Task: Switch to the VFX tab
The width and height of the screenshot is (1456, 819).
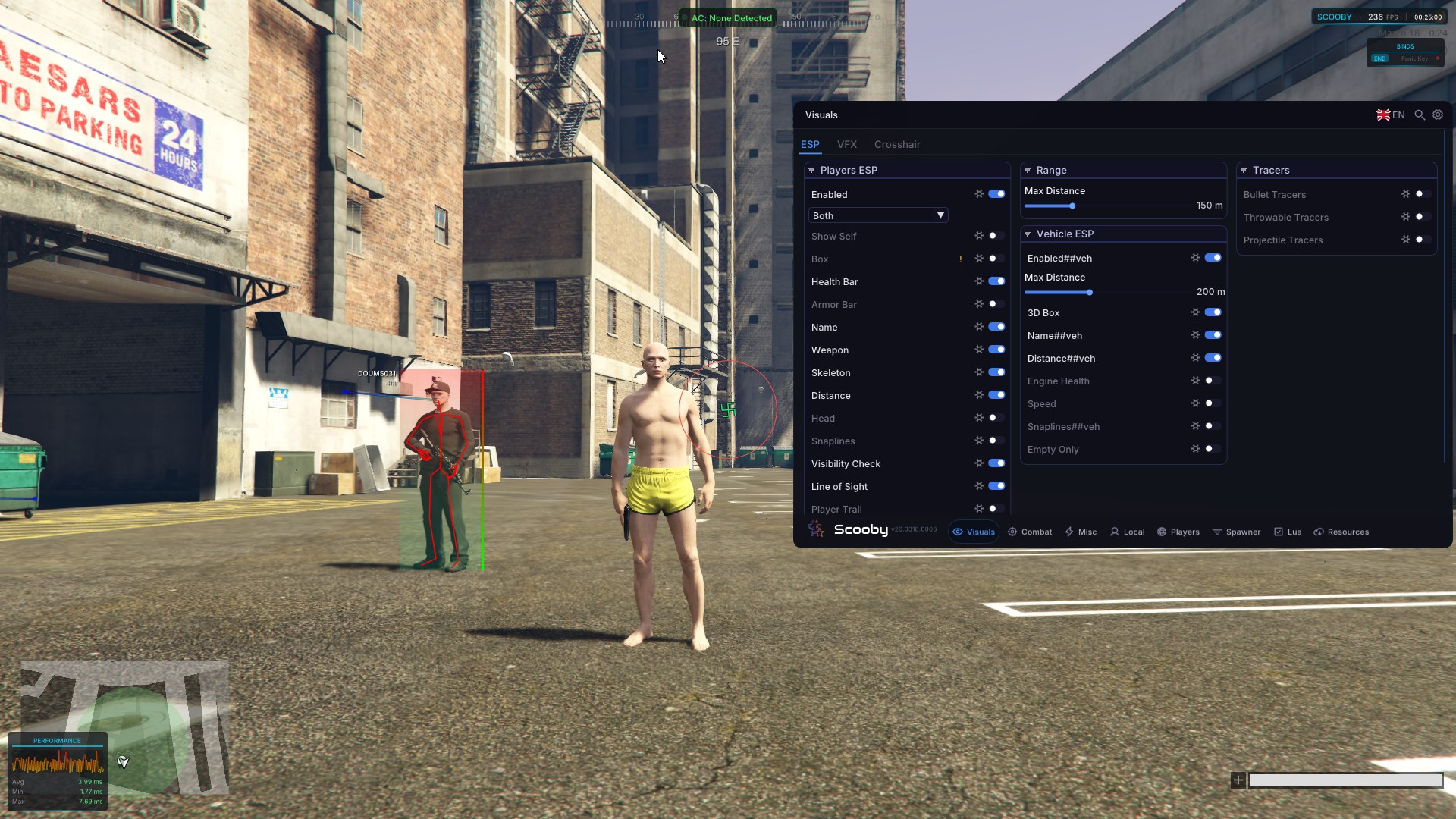Action: click(847, 144)
